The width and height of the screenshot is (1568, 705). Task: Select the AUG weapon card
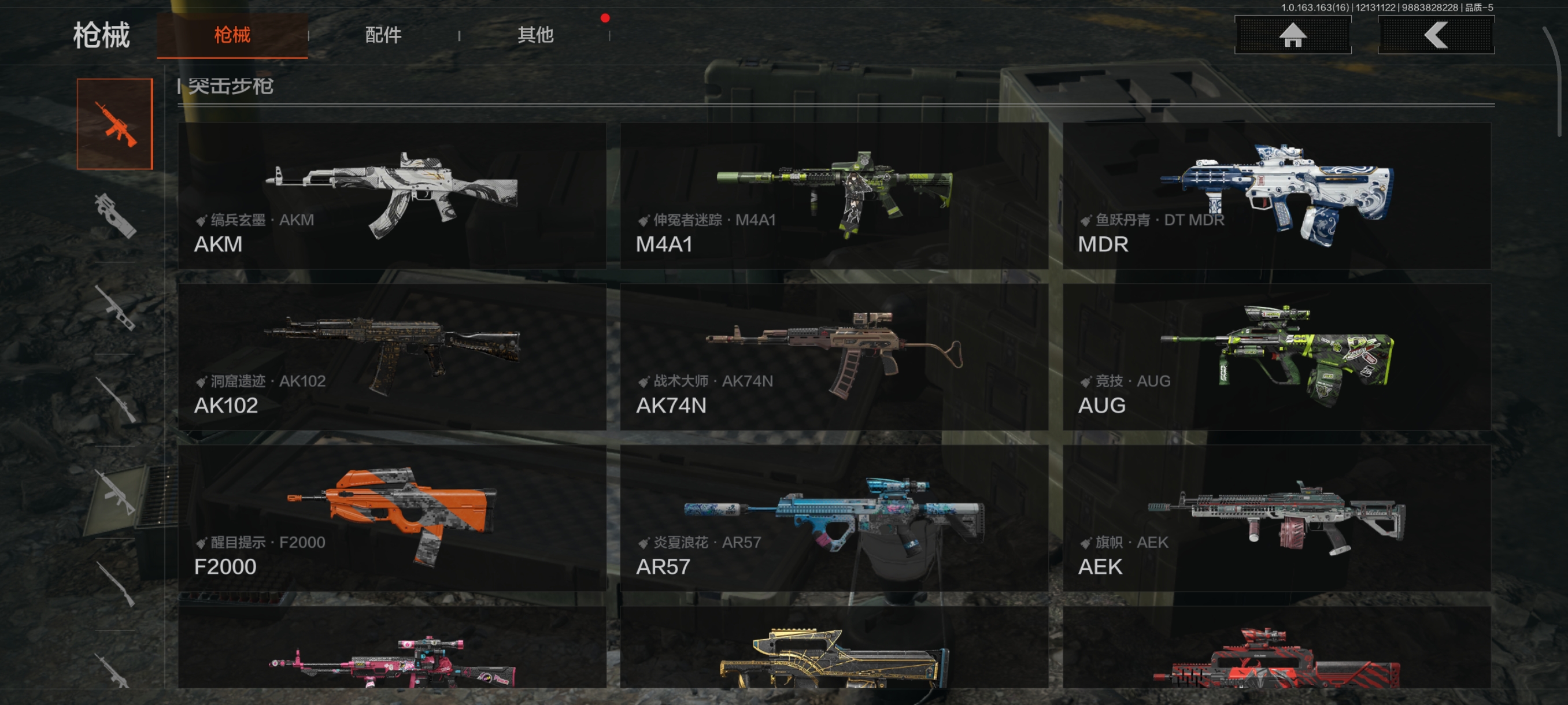(1277, 357)
